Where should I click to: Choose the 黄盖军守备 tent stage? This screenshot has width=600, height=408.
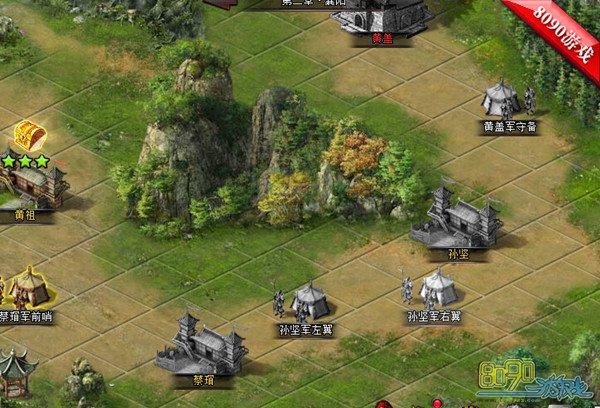pyautogui.click(x=507, y=100)
